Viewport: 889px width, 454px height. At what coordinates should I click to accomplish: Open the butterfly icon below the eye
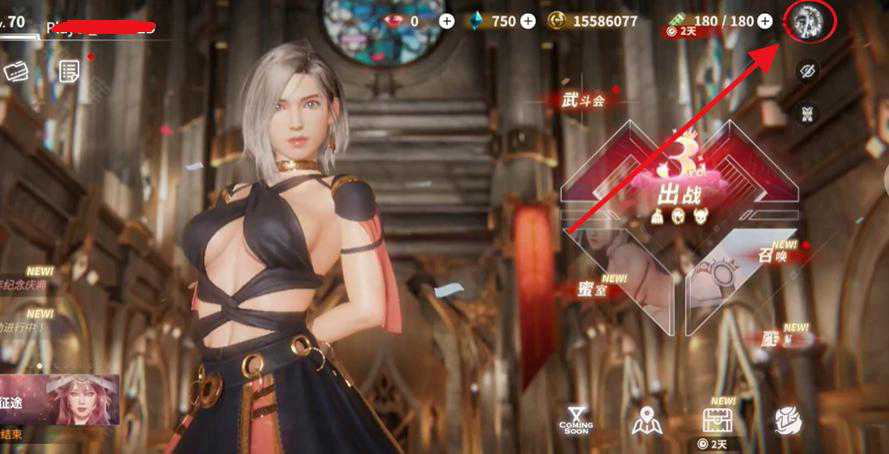808,113
